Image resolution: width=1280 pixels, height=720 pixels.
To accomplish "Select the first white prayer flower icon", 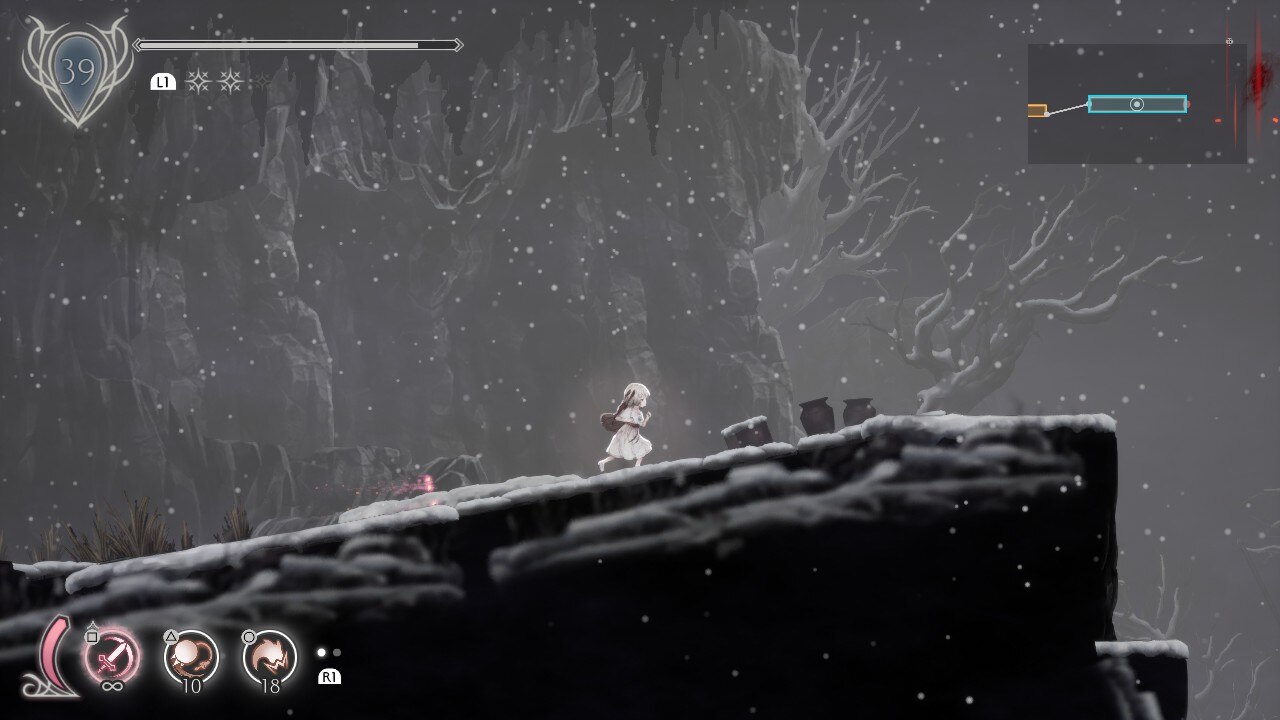I will click(198, 82).
